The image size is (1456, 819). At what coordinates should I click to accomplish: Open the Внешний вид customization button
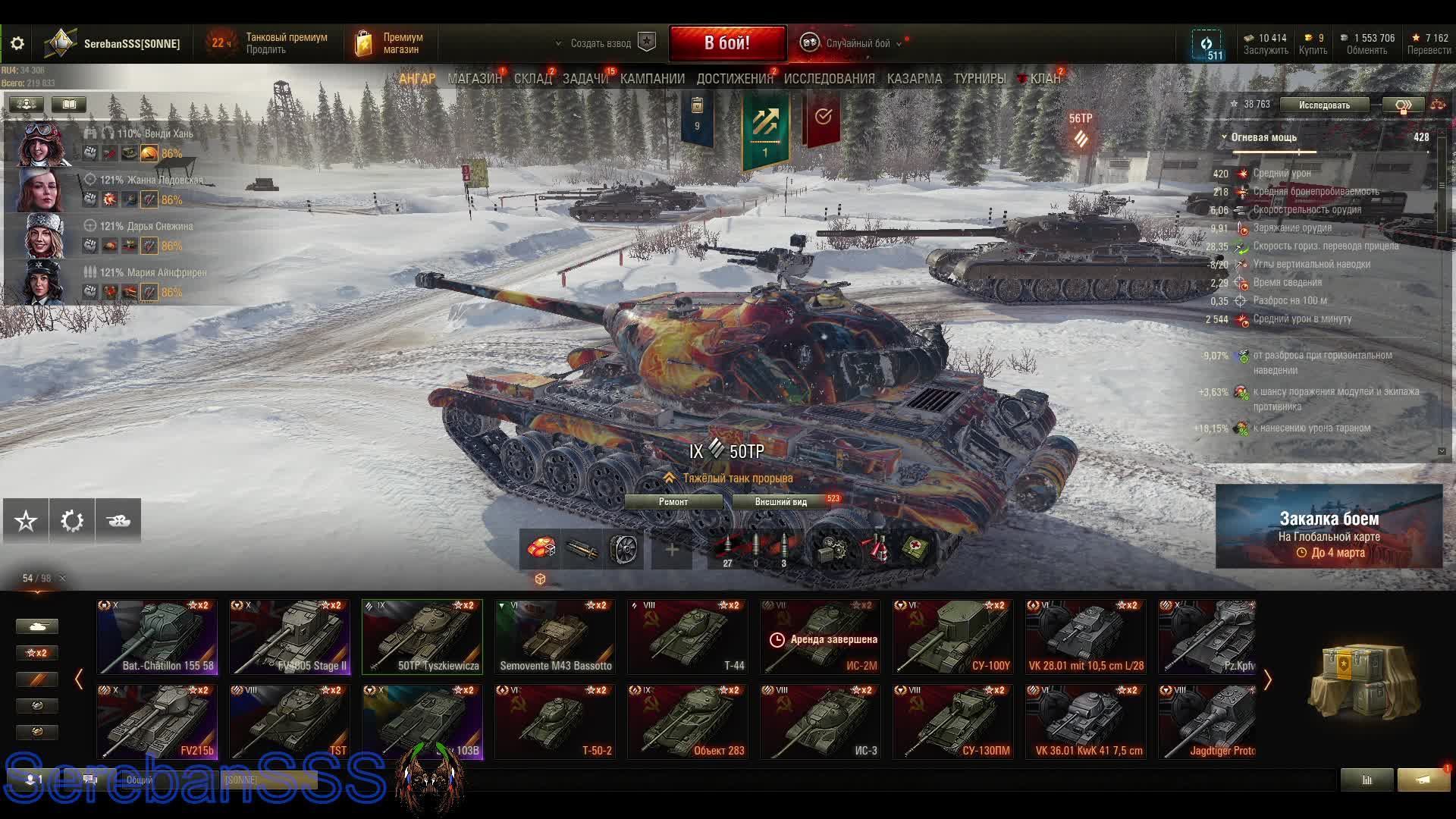click(x=781, y=502)
